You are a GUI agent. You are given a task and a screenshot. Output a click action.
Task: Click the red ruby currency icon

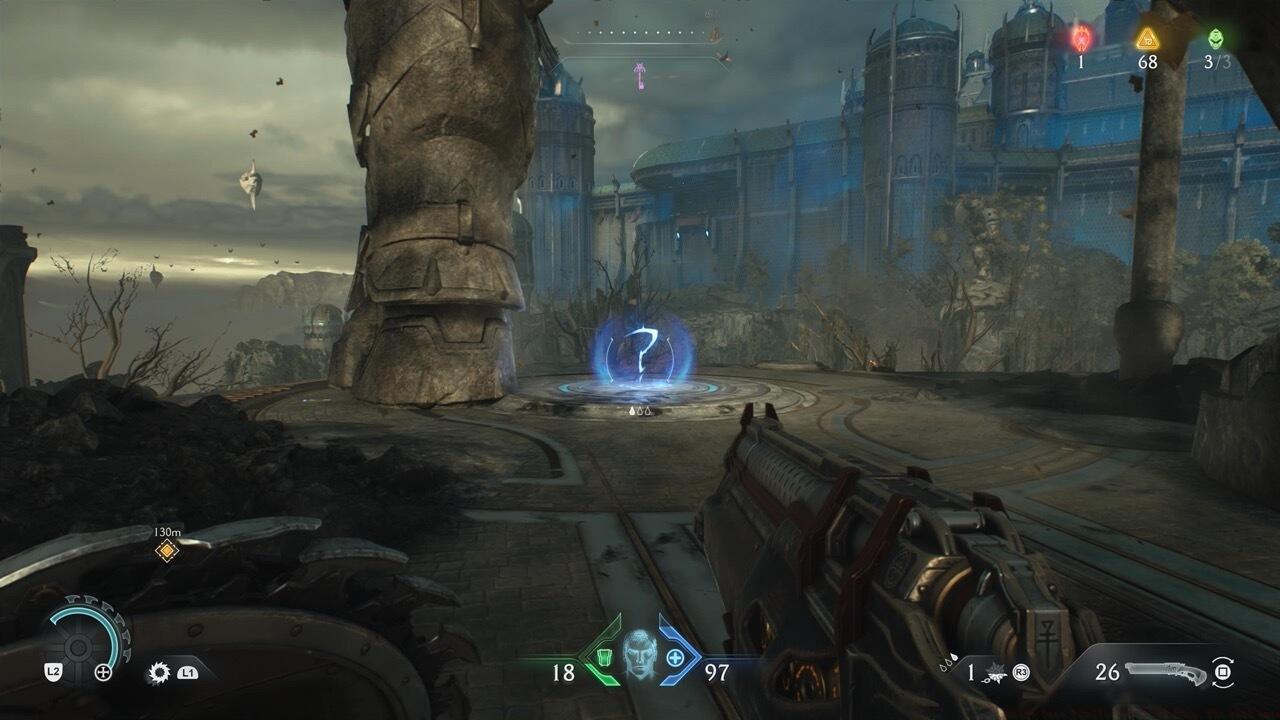pos(1081,38)
